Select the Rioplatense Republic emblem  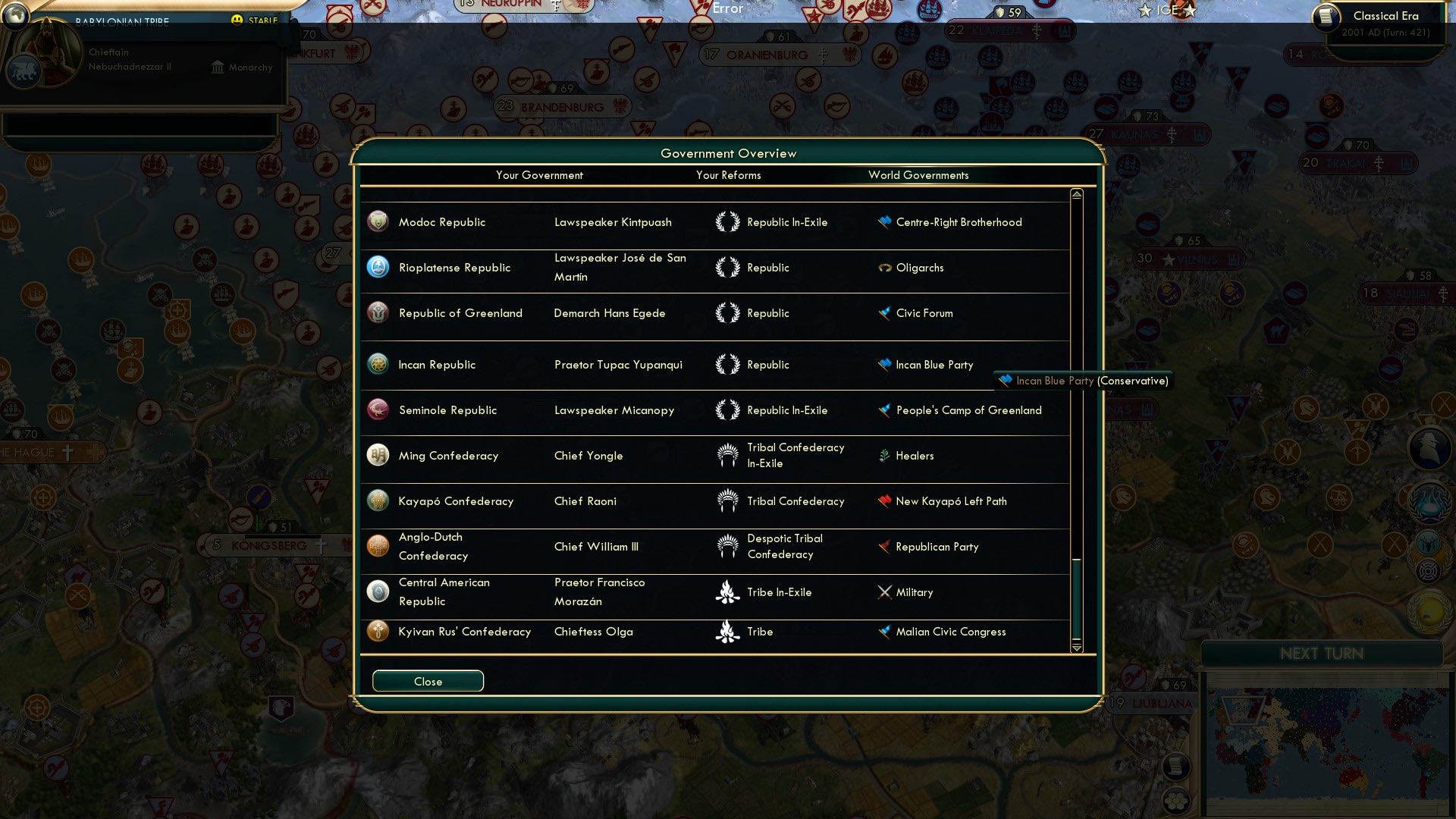pos(377,267)
